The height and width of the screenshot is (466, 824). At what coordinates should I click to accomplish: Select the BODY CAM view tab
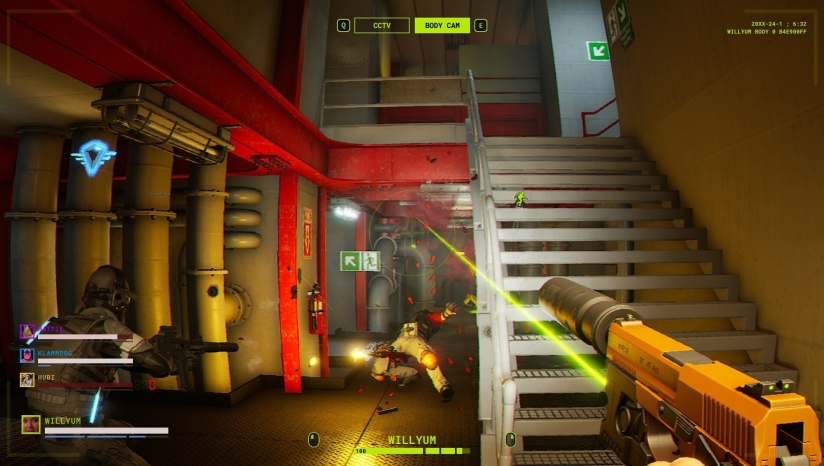pyautogui.click(x=442, y=25)
